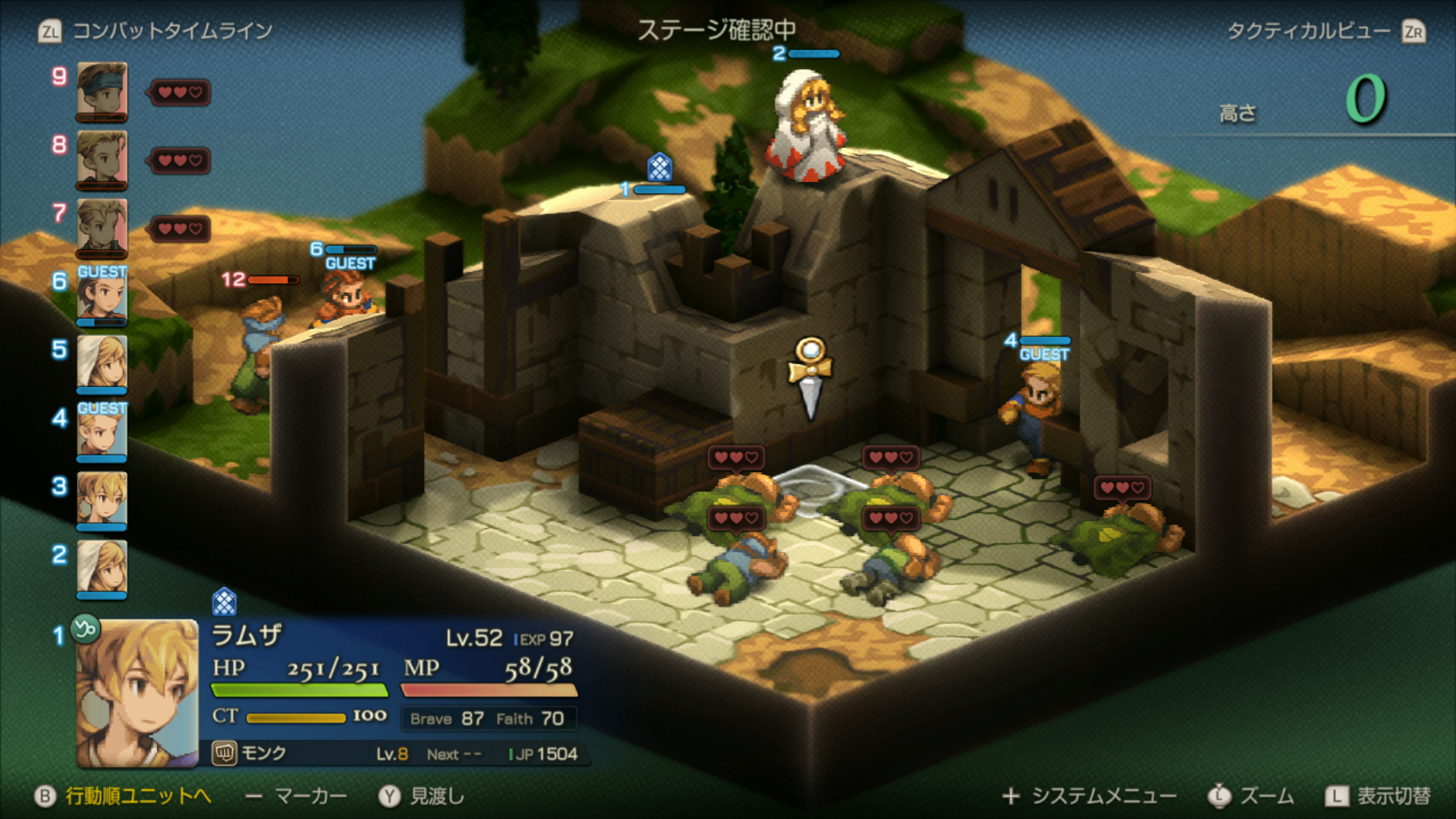Viewport: 1456px width, 819px height.
Task: Choose the GUEST portrait at turn 6
Action: click(102, 296)
